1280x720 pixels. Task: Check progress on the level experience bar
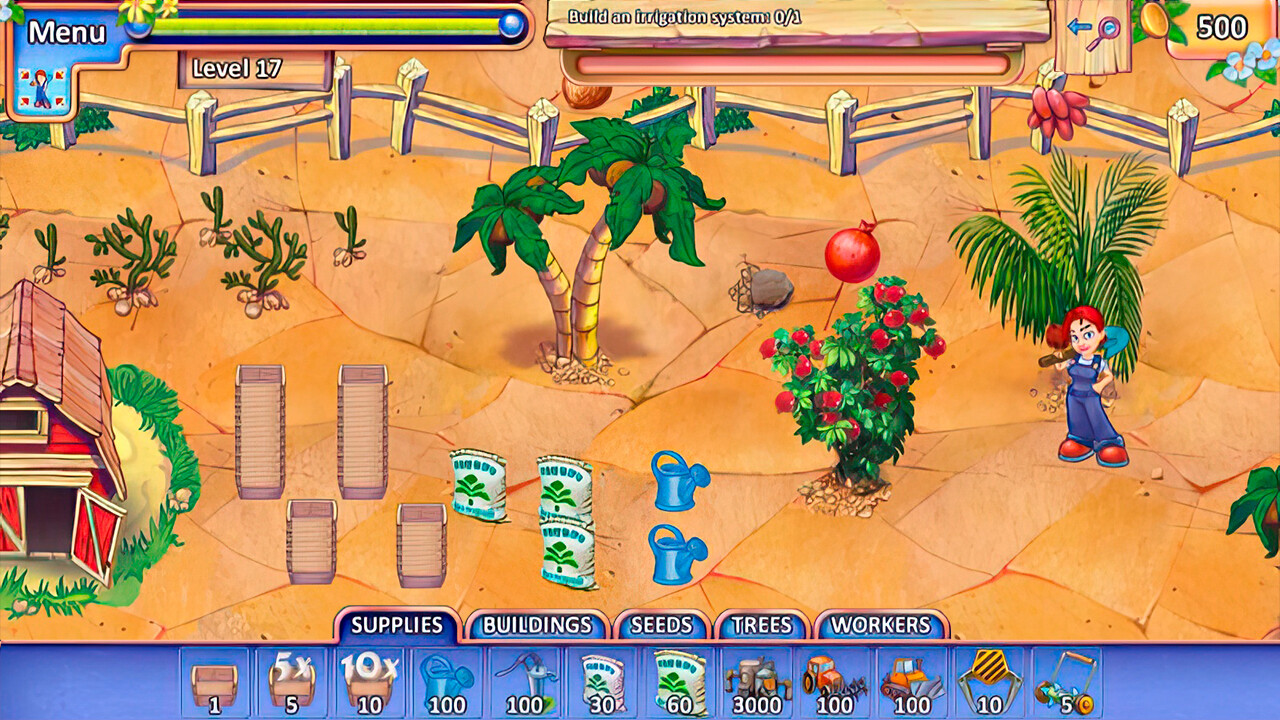[330, 27]
